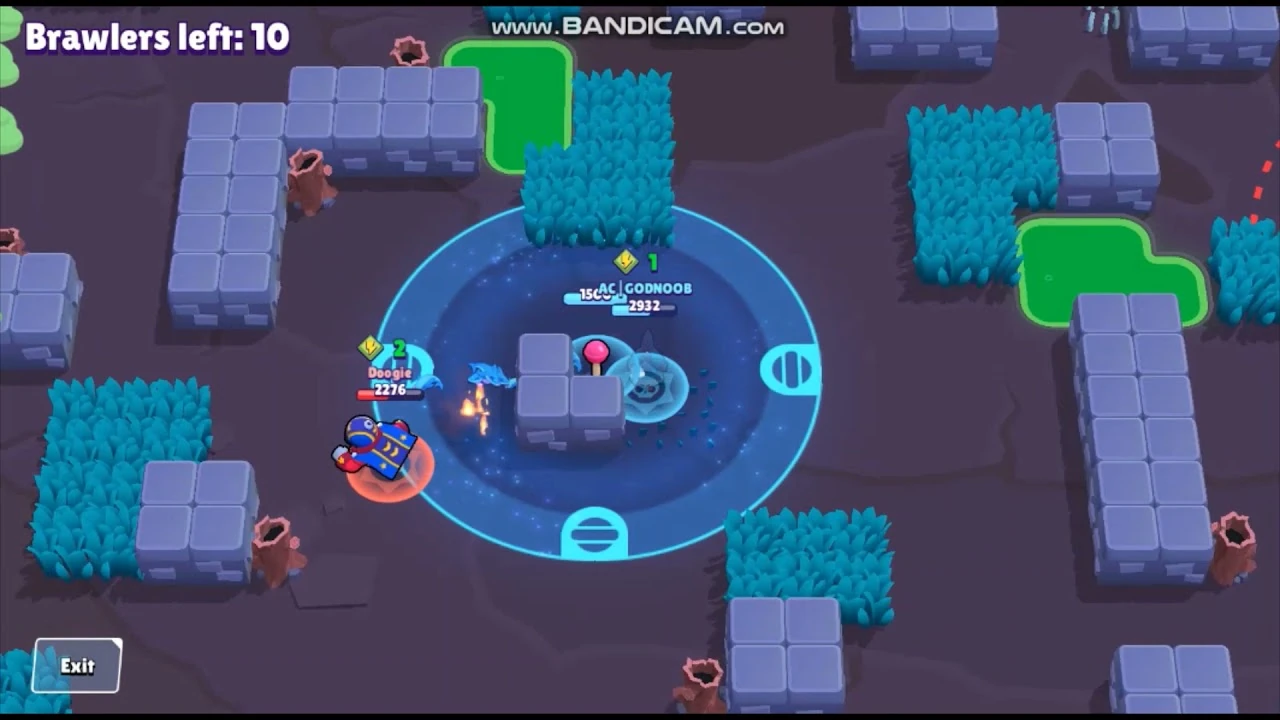Screen dimensions: 1280x720
Task: Click the hatched marker at the circle's bottom
Action: pos(594,531)
